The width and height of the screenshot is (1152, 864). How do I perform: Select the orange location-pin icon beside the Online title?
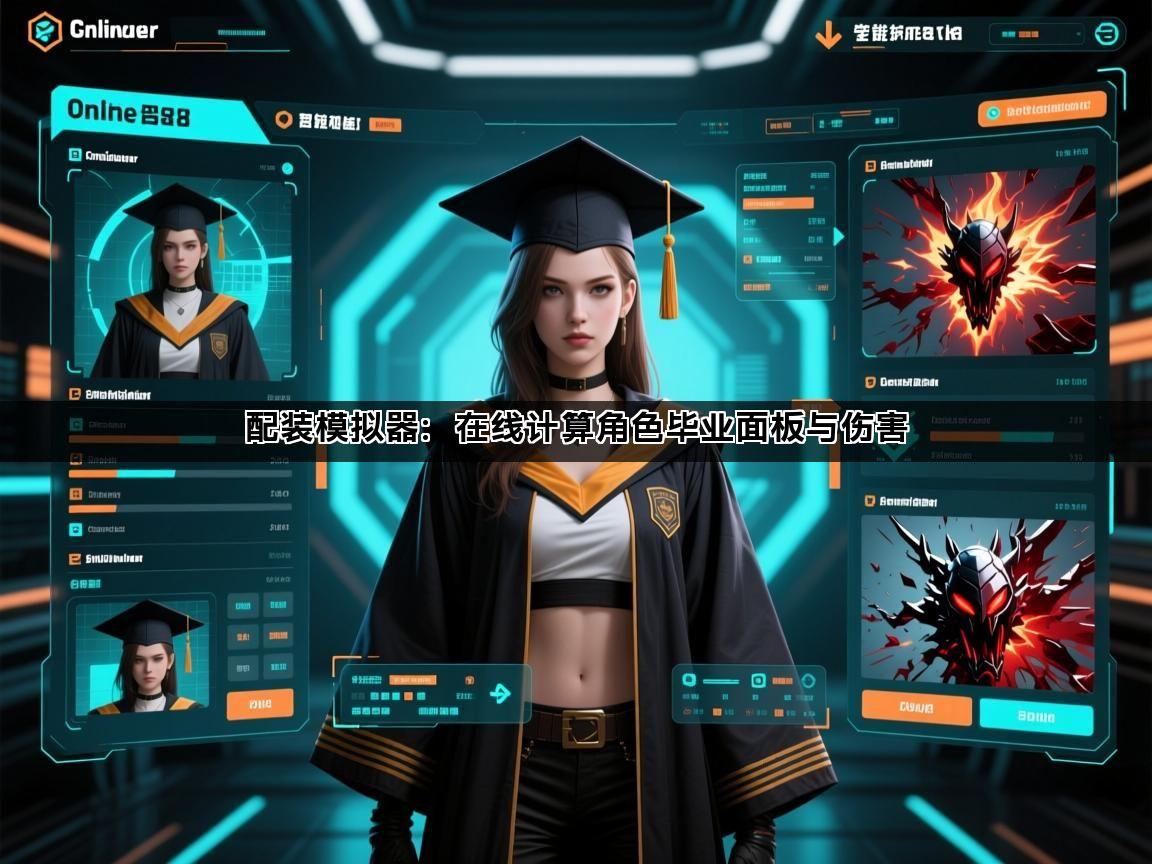(283, 121)
